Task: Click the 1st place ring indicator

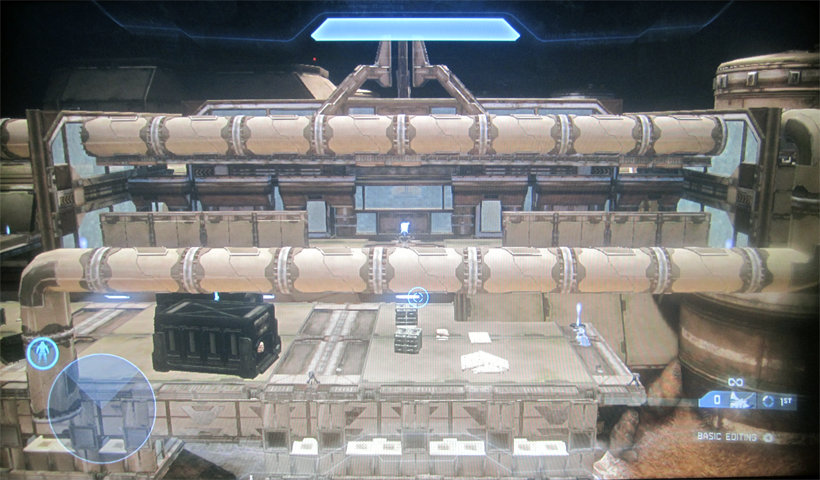Action: point(768,401)
